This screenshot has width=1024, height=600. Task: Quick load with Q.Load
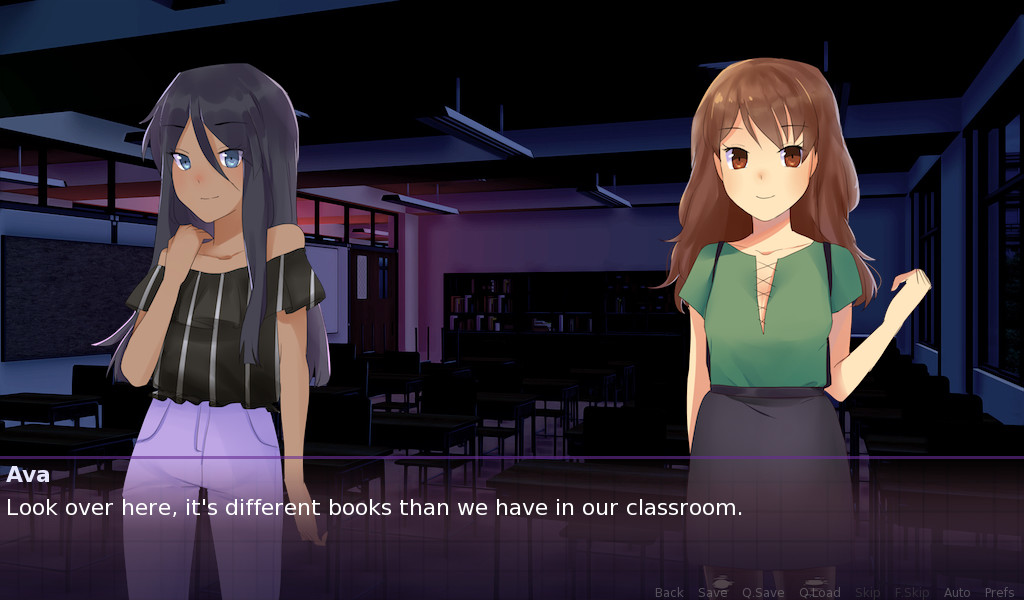(x=819, y=592)
